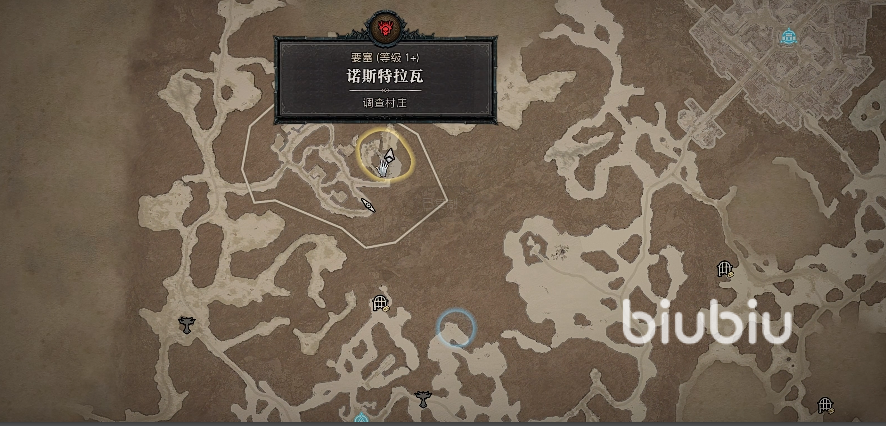The height and width of the screenshot is (426, 886).
Task: Click the blue ring marker on the map
Action: coord(456,328)
